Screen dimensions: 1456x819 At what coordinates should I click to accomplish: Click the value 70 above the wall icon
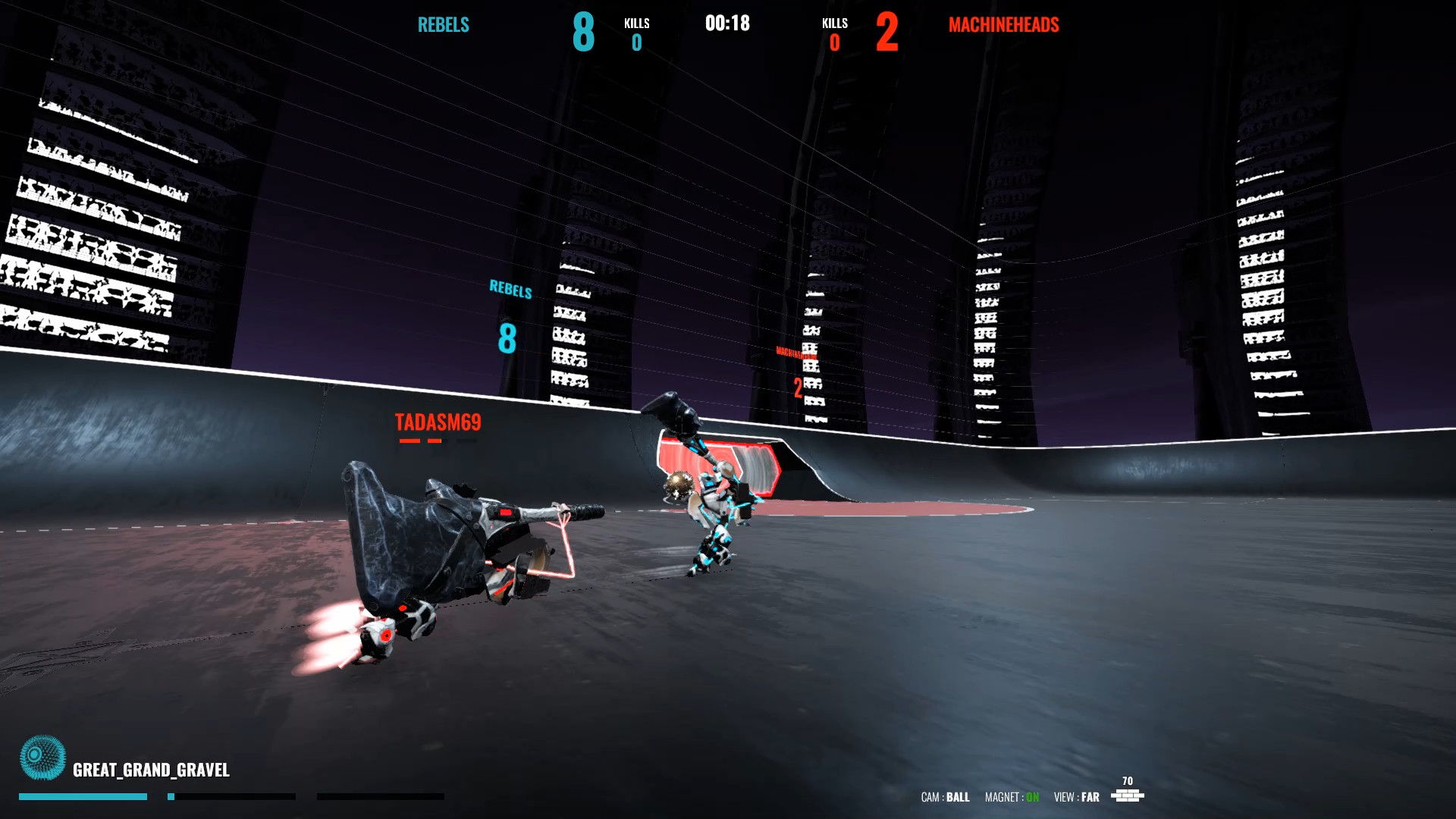click(x=1128, y=779)
